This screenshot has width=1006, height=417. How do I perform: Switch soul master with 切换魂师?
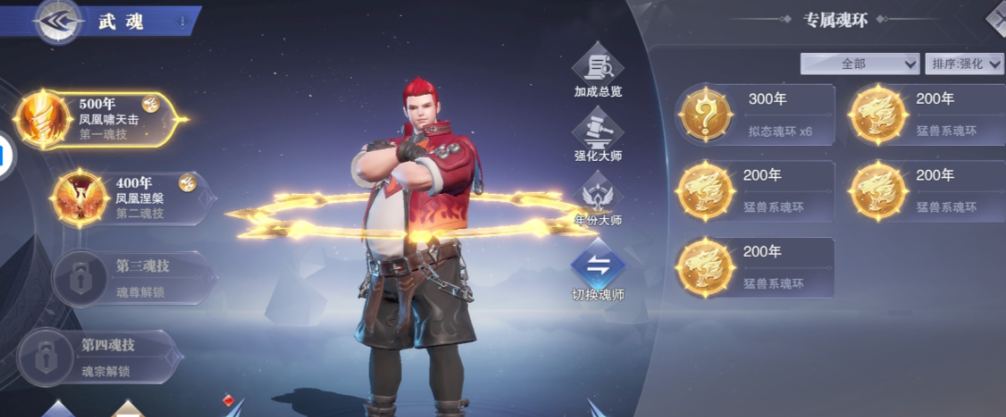[x=598, y=274]
